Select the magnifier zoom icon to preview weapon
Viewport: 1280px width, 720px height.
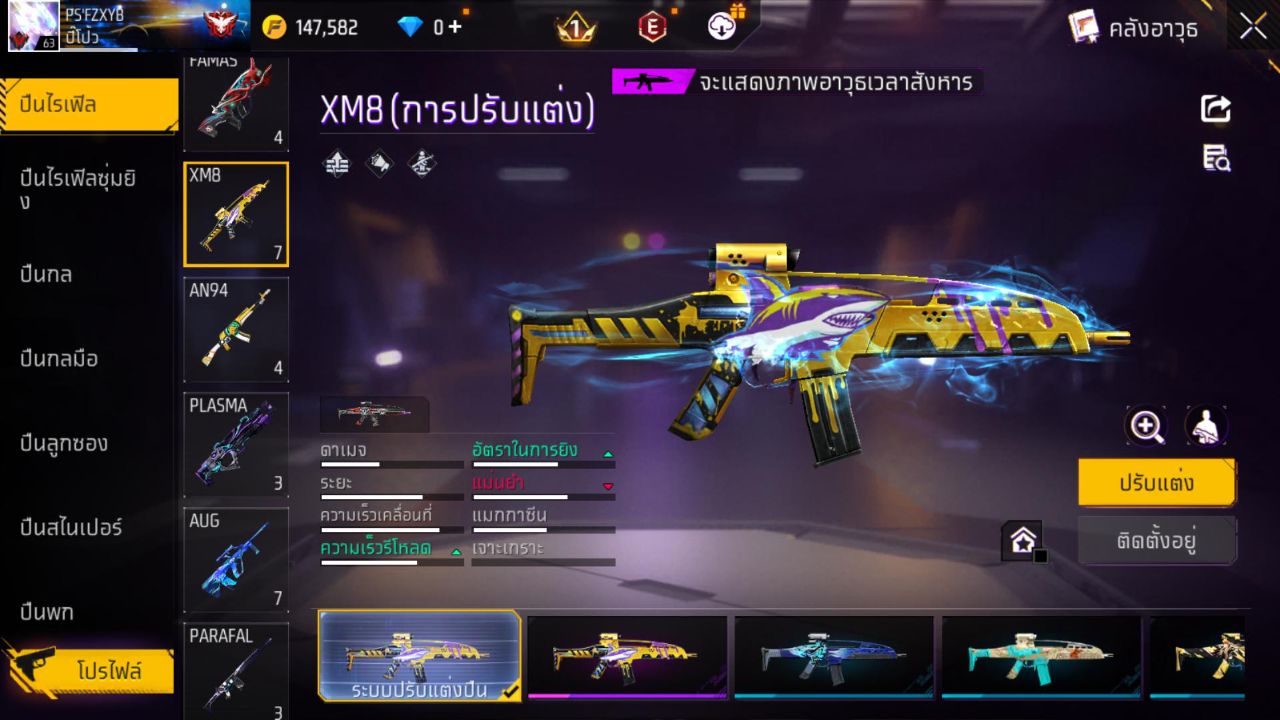tap(1147, 425)
